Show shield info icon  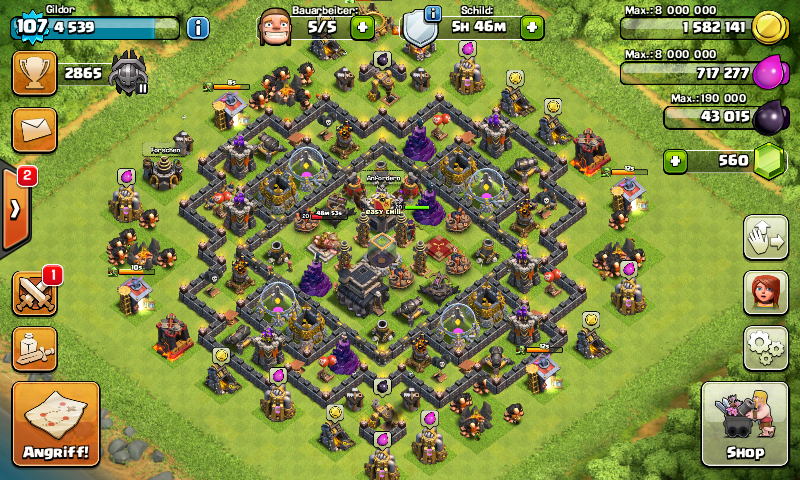coord(433,13)
